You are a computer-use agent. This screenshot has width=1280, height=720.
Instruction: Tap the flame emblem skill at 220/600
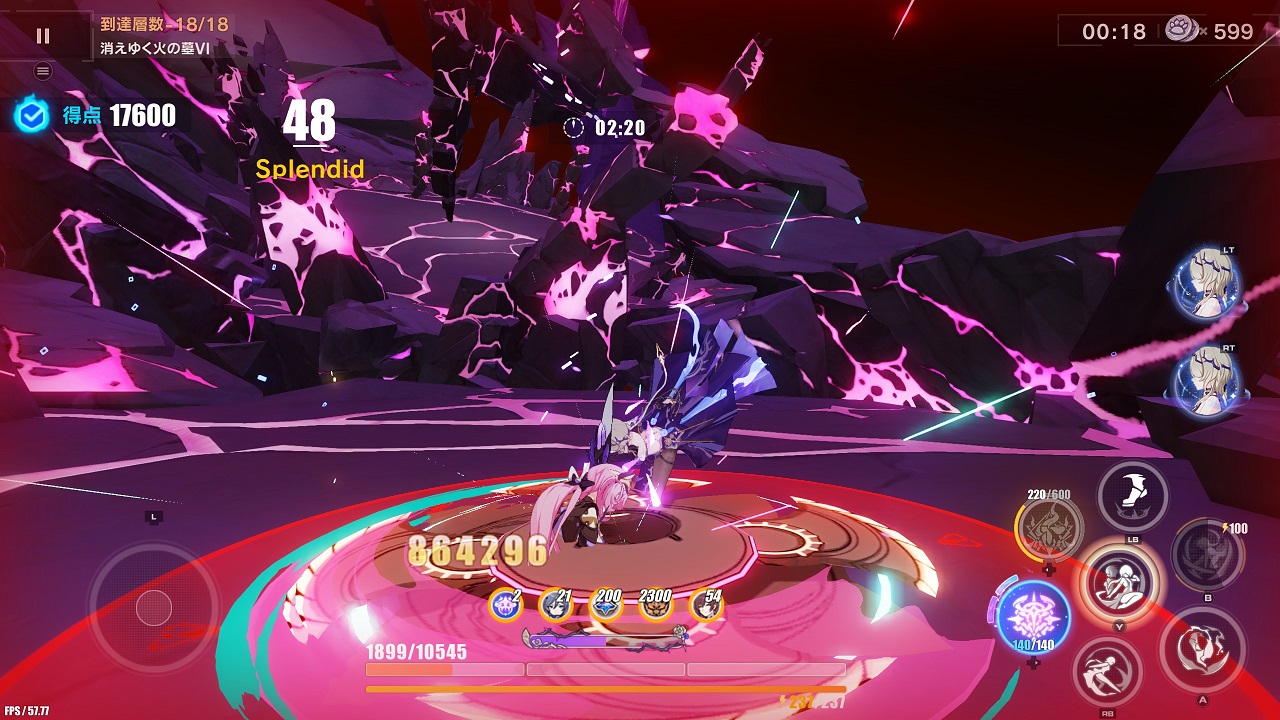pos(1050,527)
